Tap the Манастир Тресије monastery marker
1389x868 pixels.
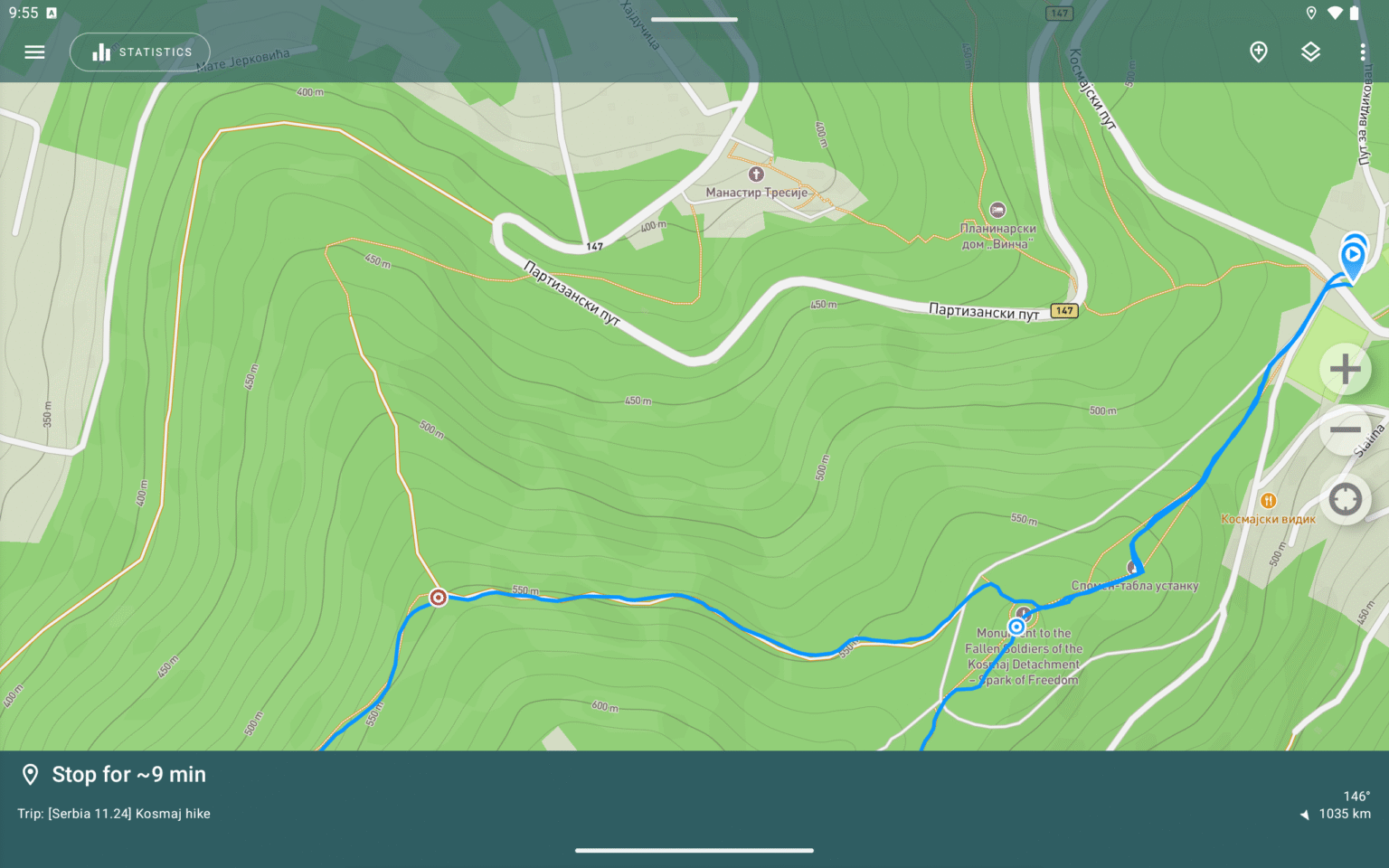(758, 174)
